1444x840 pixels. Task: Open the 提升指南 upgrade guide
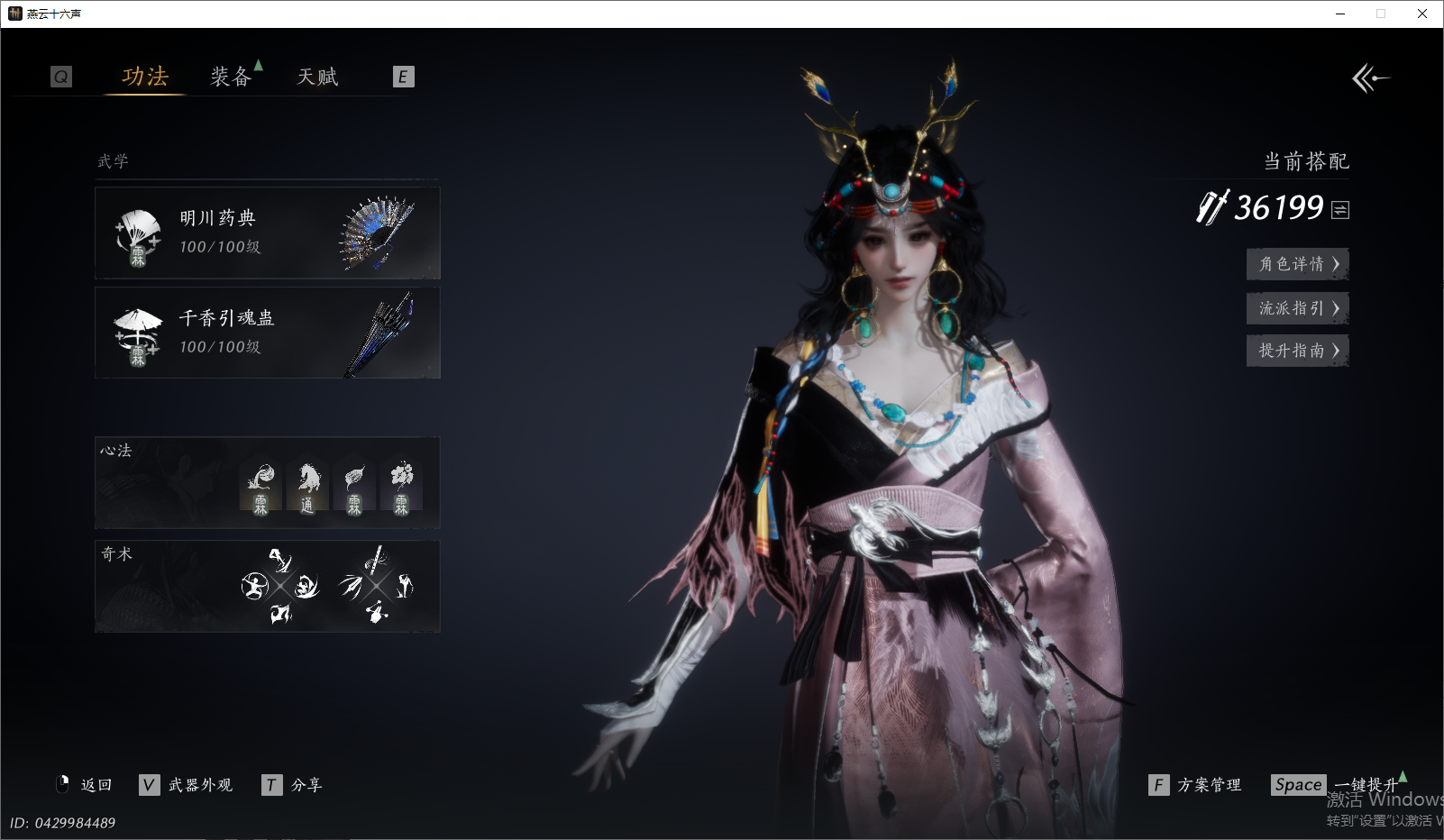(1297, 351)
